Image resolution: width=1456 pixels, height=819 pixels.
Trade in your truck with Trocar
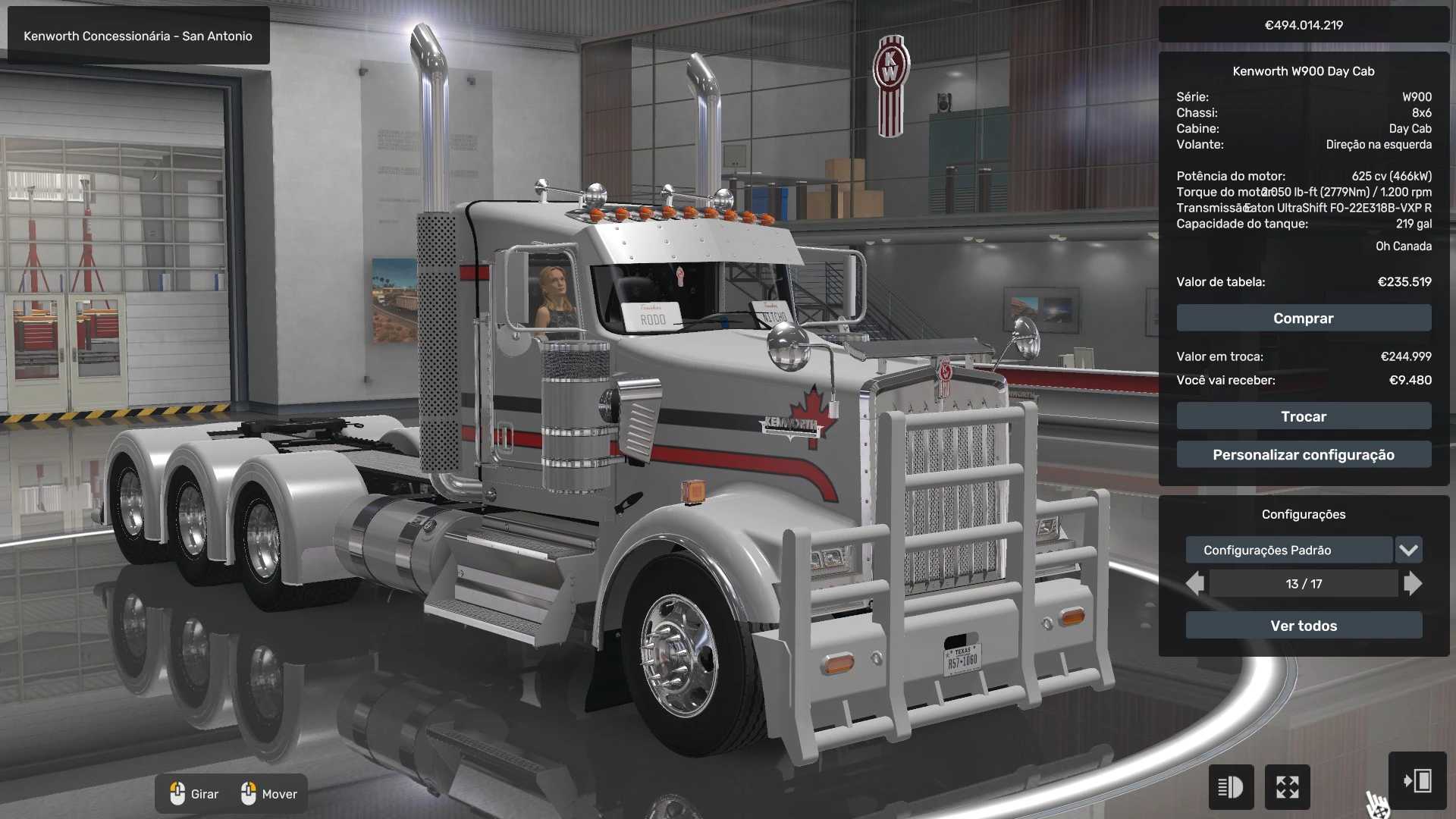(x=1304, y=416)
